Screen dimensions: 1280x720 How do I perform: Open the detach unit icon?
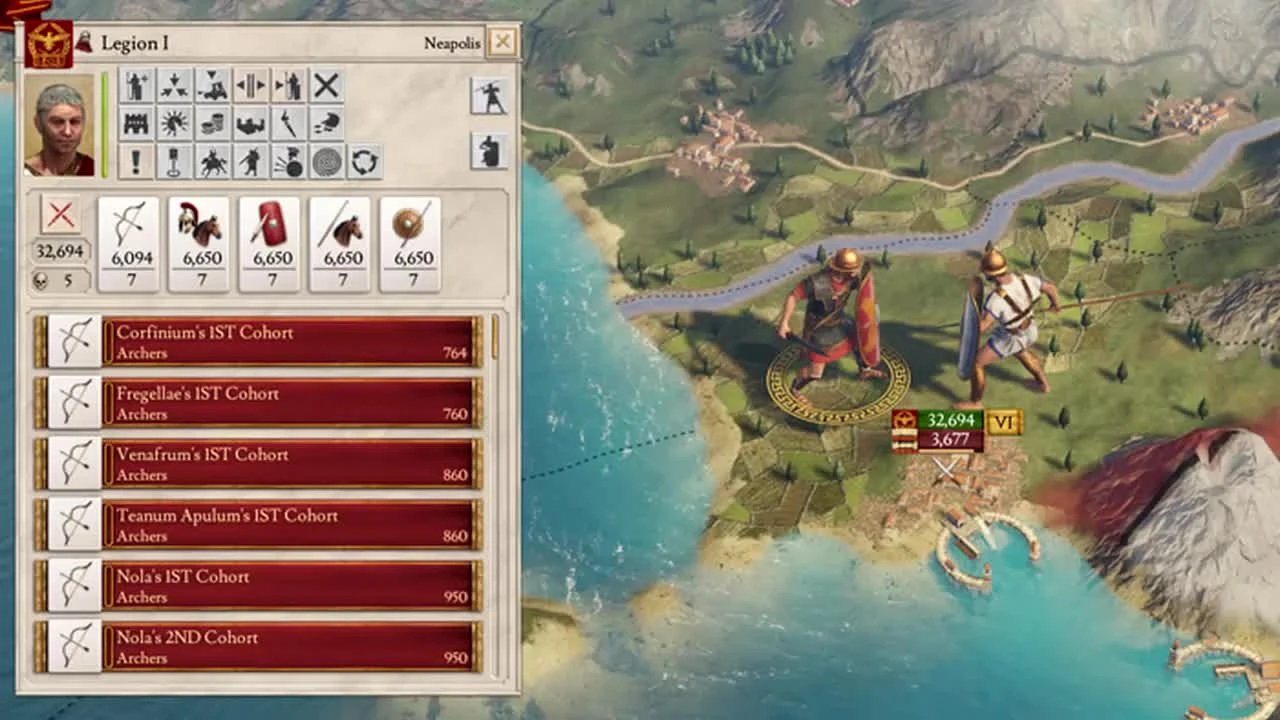coord(289,87)
